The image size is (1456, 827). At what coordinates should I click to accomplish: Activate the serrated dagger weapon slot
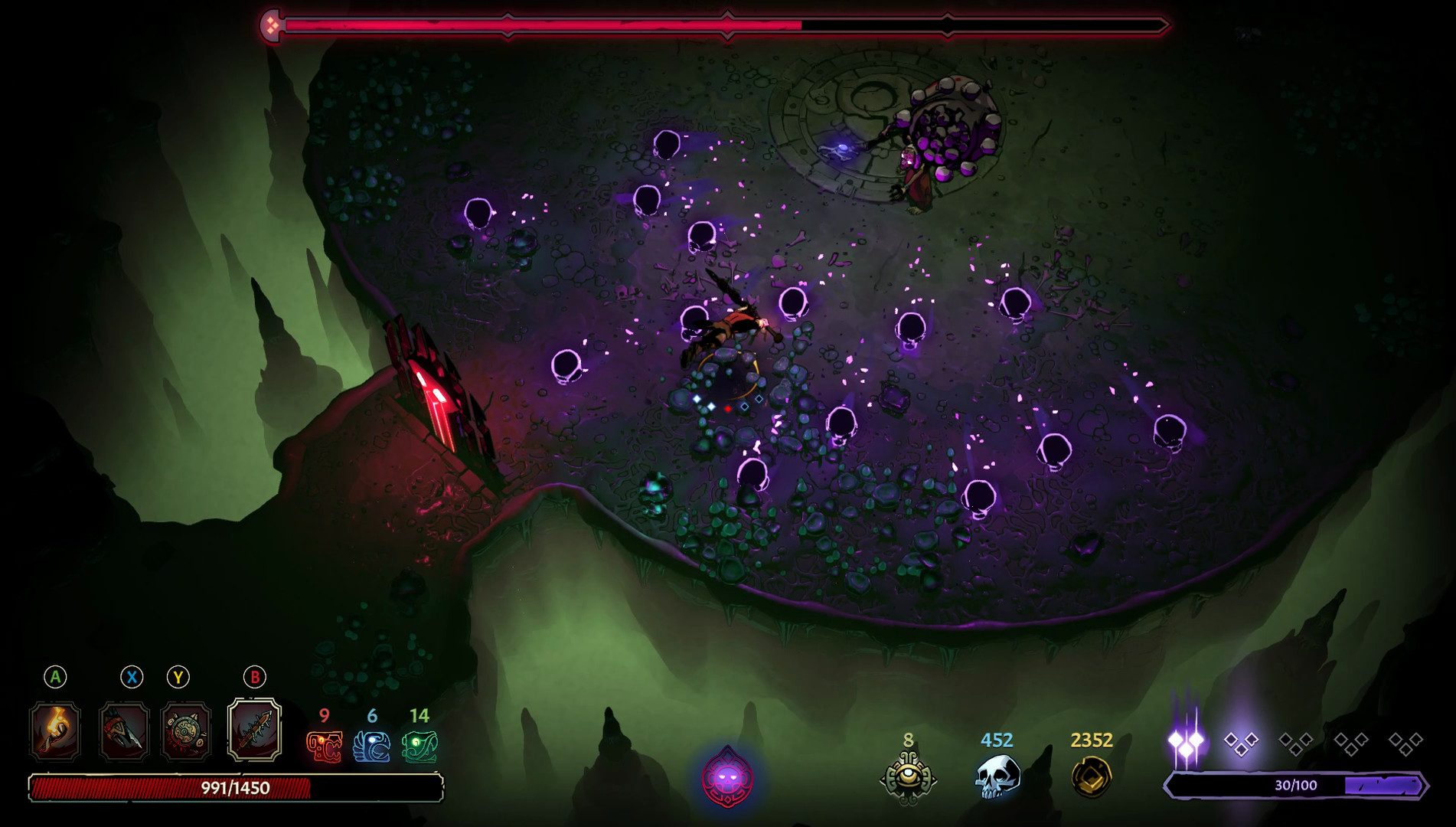pyautogui.click(x=124, y=731)
